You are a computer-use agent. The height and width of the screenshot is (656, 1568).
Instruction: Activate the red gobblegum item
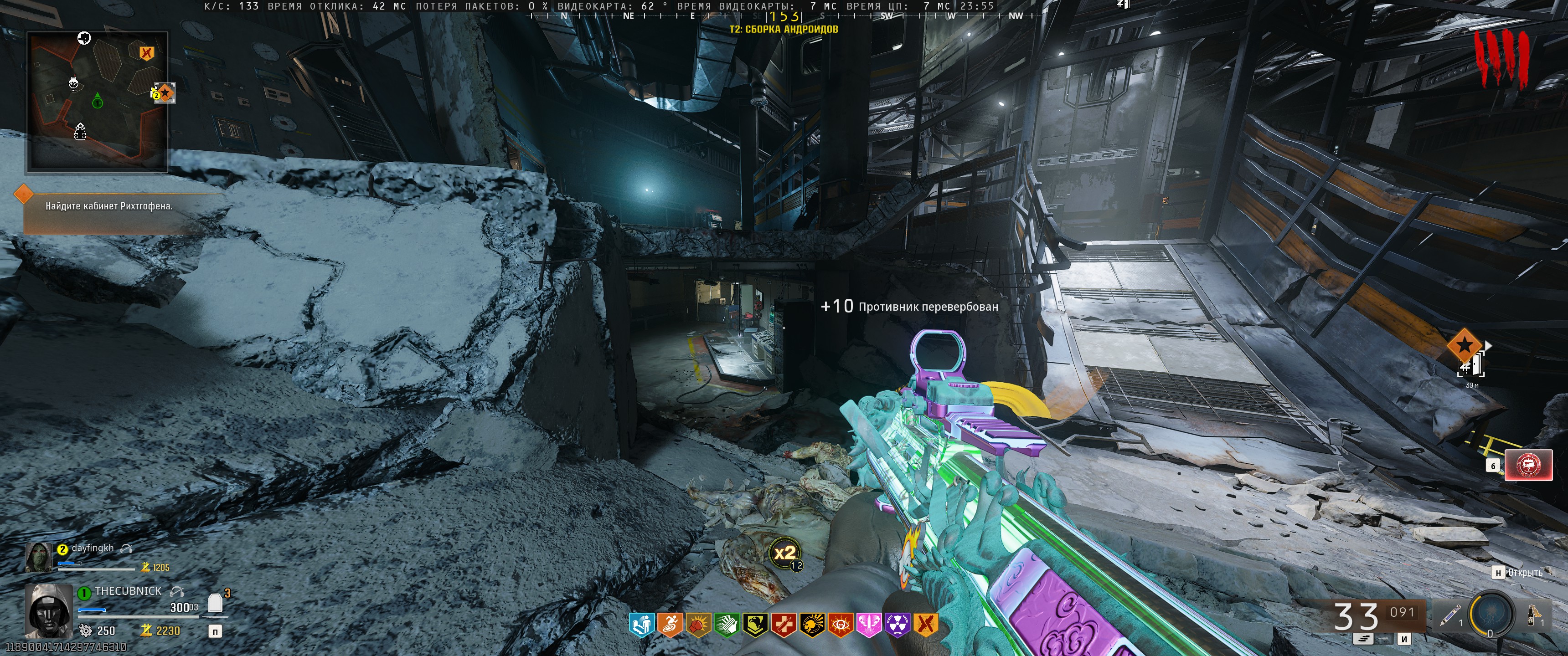(x=1528, y=466)
